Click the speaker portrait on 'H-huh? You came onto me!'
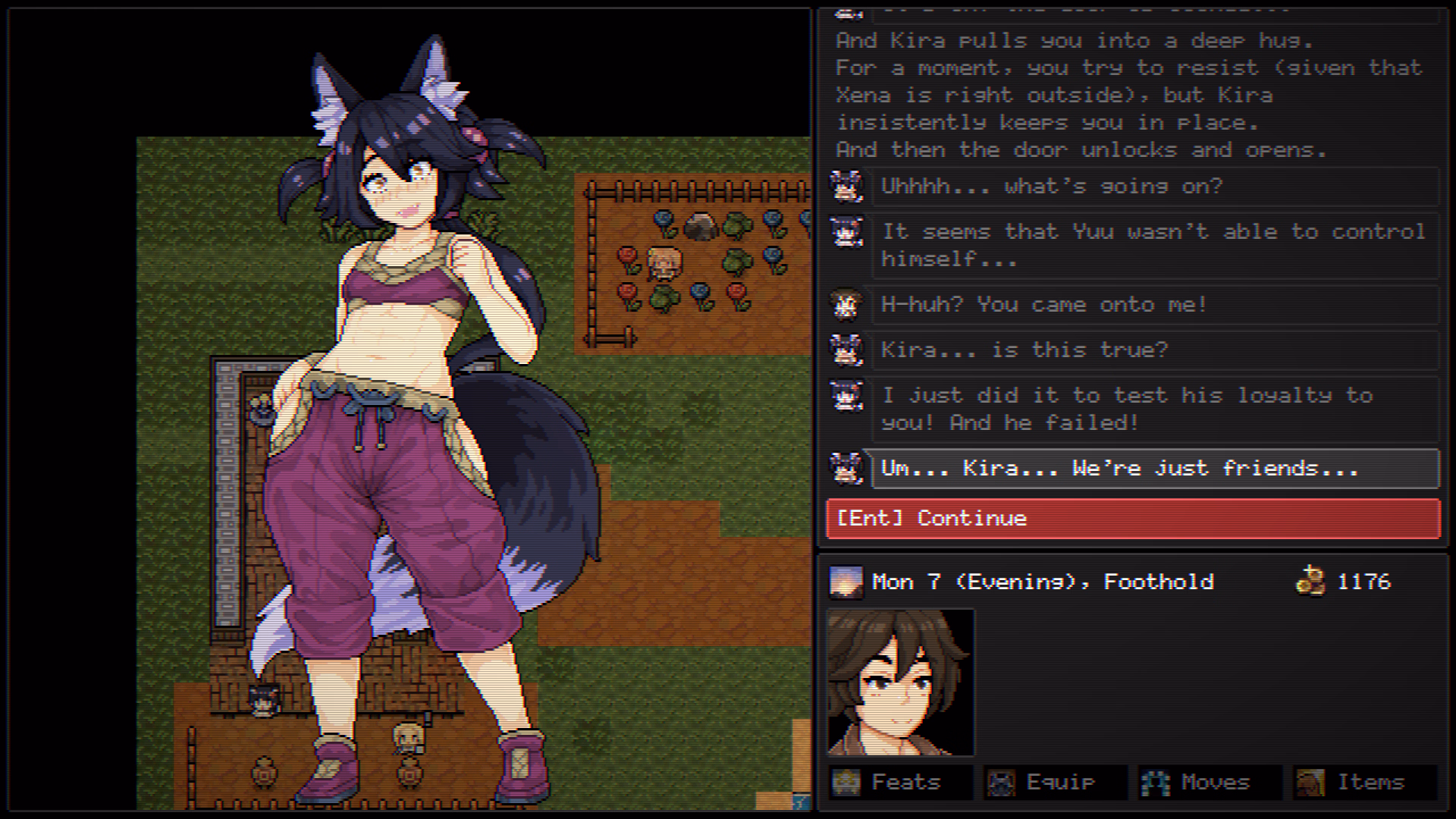This screenshot has width=1456, height=819. [x=847, y=304]
